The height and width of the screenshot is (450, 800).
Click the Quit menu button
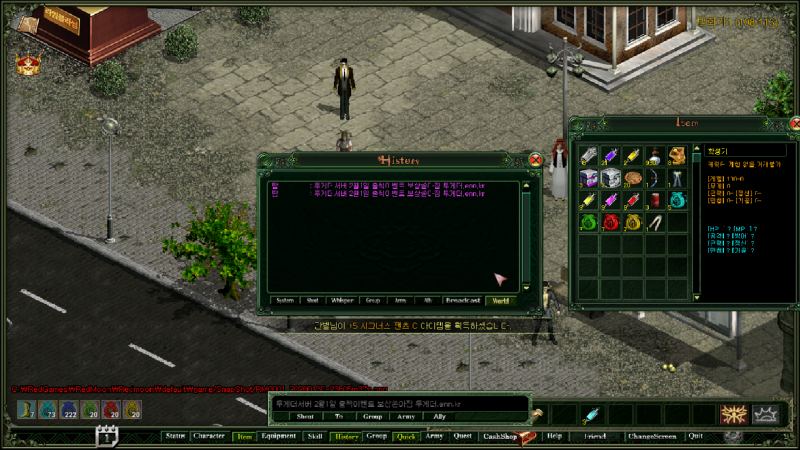(x=696, y=436)
